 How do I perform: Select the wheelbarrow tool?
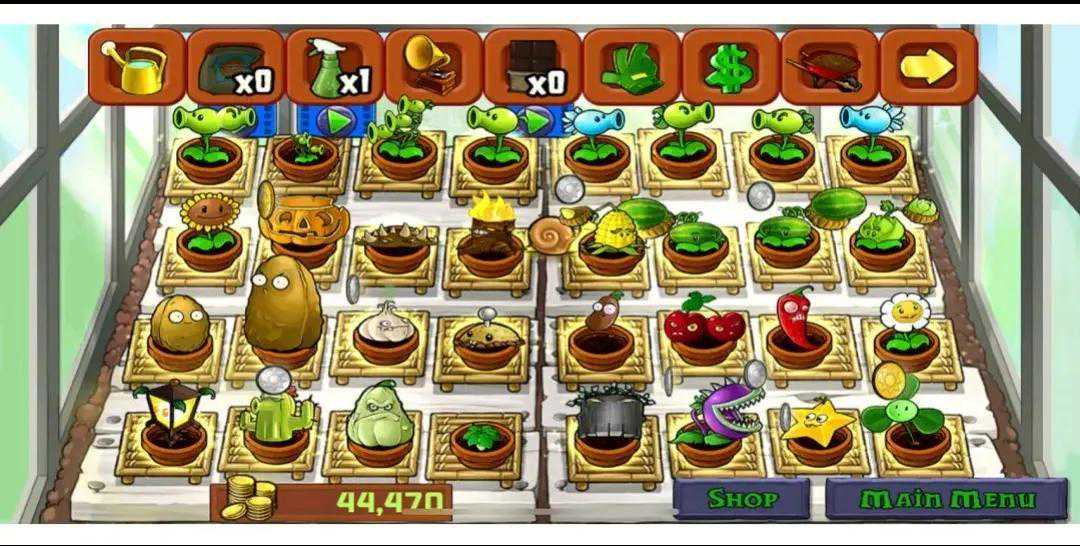[x=827, y=67]
